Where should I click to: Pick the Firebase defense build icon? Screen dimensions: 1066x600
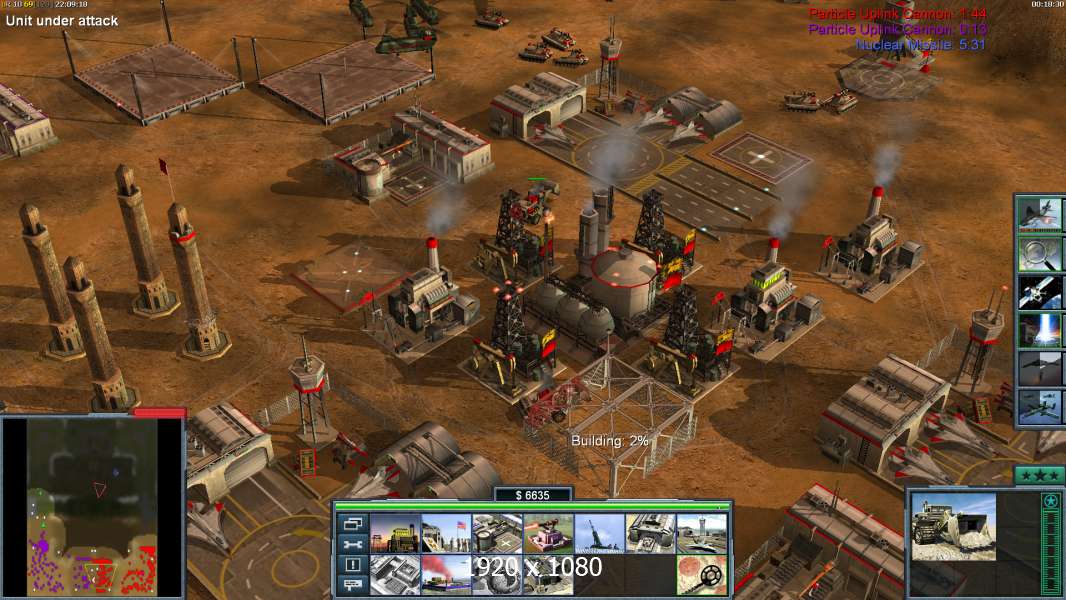[x=548, y=533]
